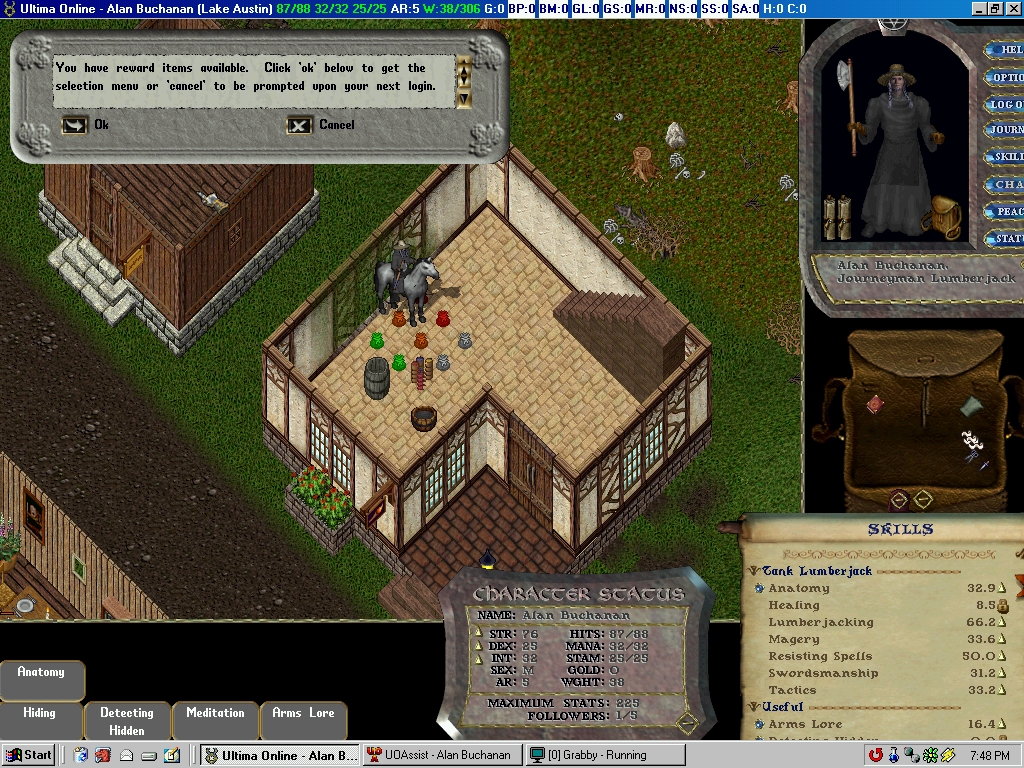Switch to the UOAssist taskbar window
The image size is (1024, 768).
[x=440, y=755]
